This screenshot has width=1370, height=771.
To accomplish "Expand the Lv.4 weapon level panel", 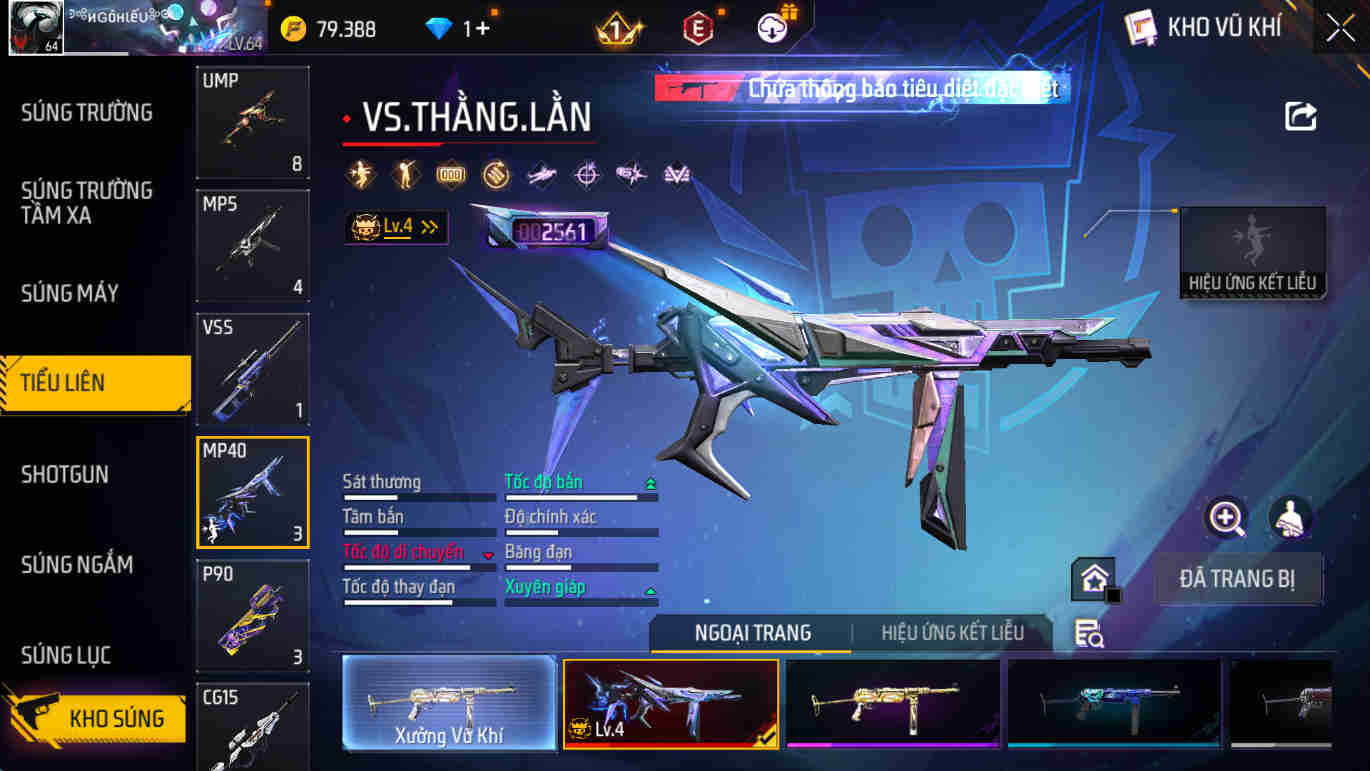I will (395, 228).
